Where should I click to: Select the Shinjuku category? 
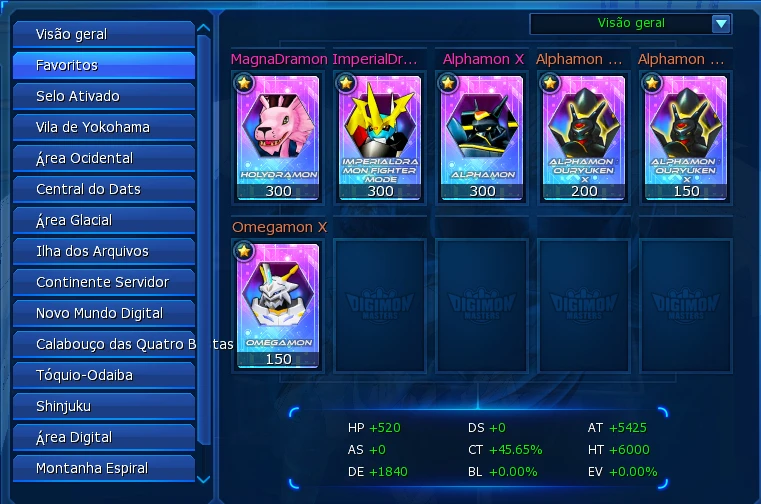coord(103,406)
